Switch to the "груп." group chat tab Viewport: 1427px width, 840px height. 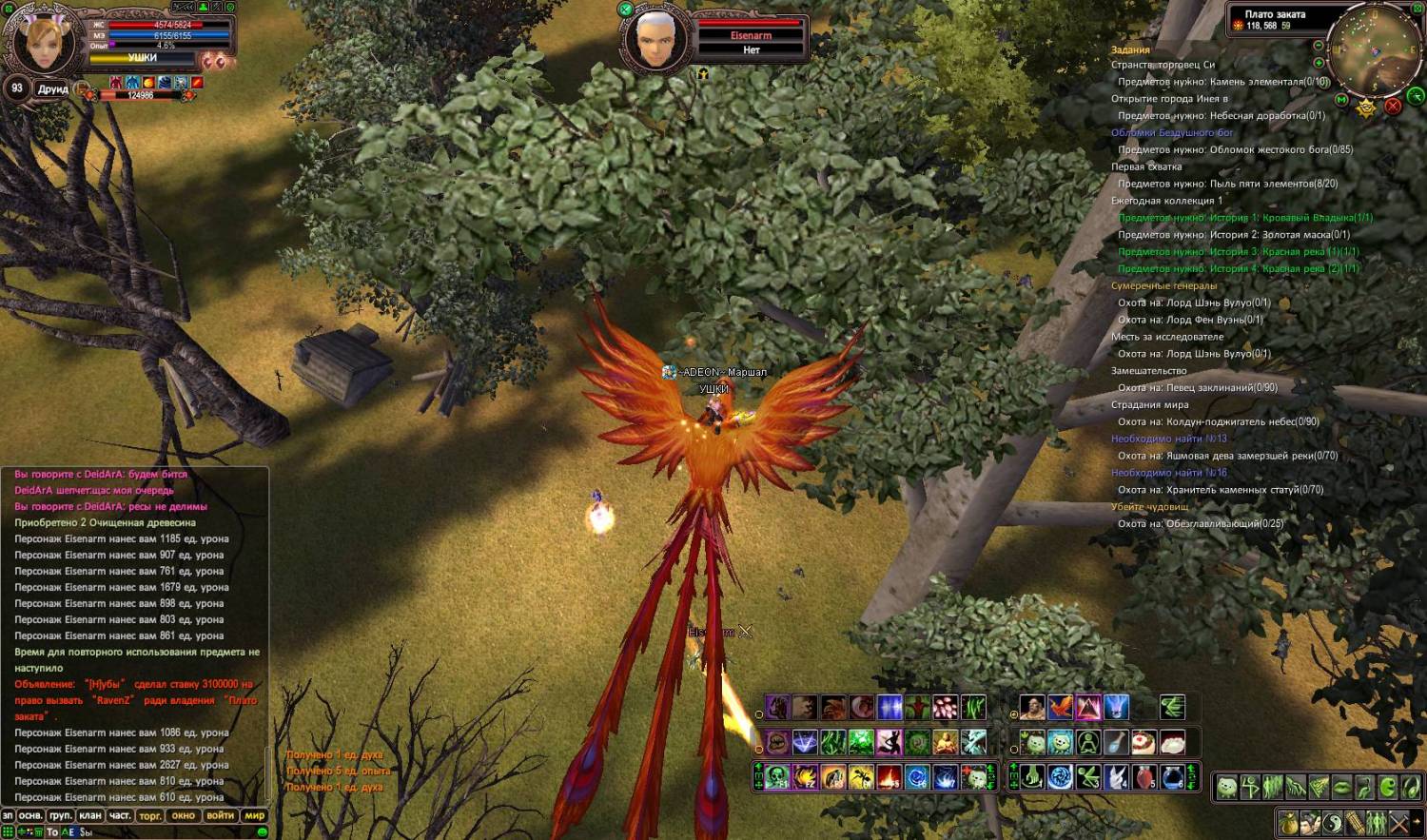coord(61,815)
